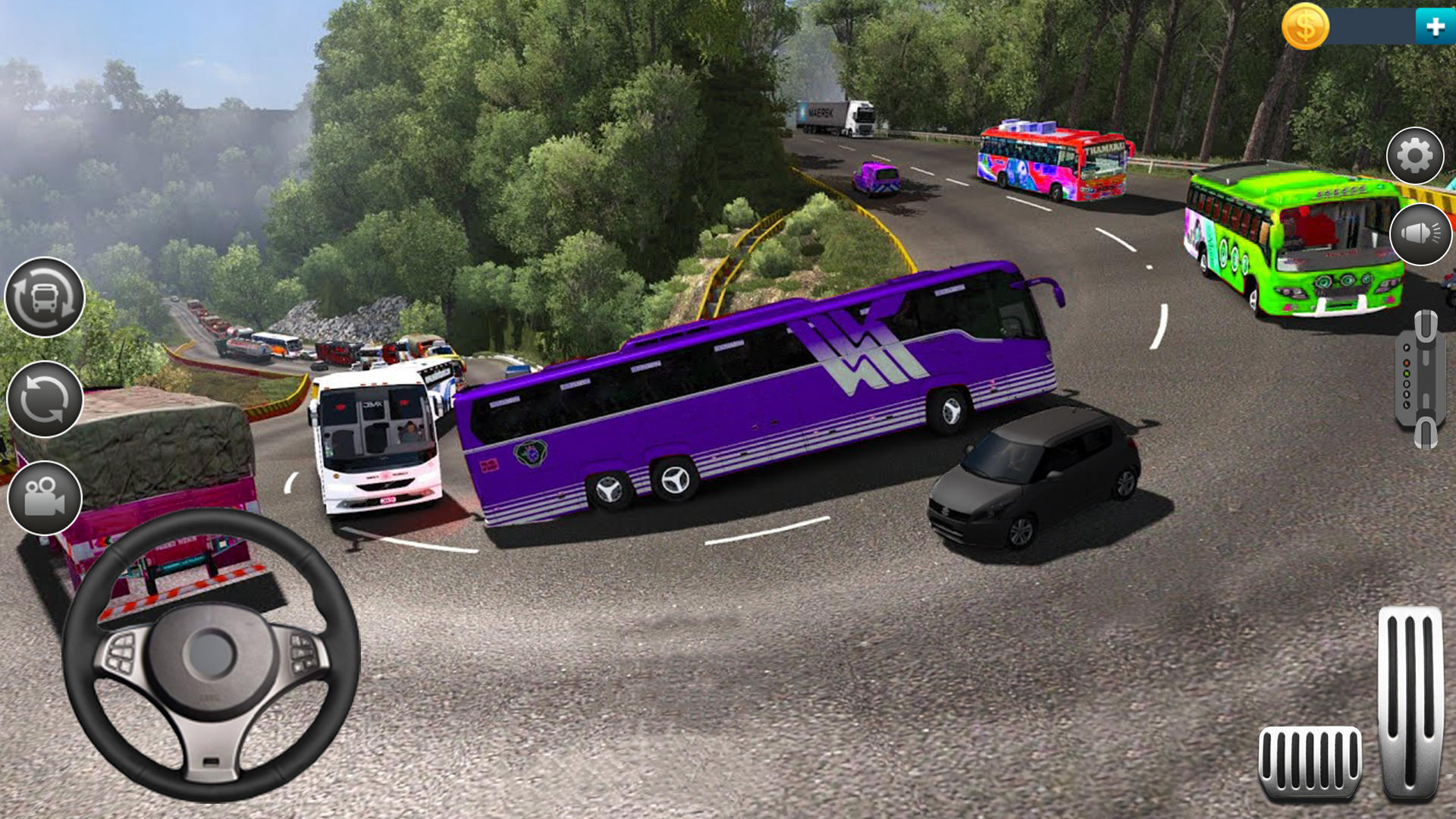The height and width of the screenshot is (819, 1456).
Task: Engage the red R reverse gear light
Action: [x=1407, y=362]
